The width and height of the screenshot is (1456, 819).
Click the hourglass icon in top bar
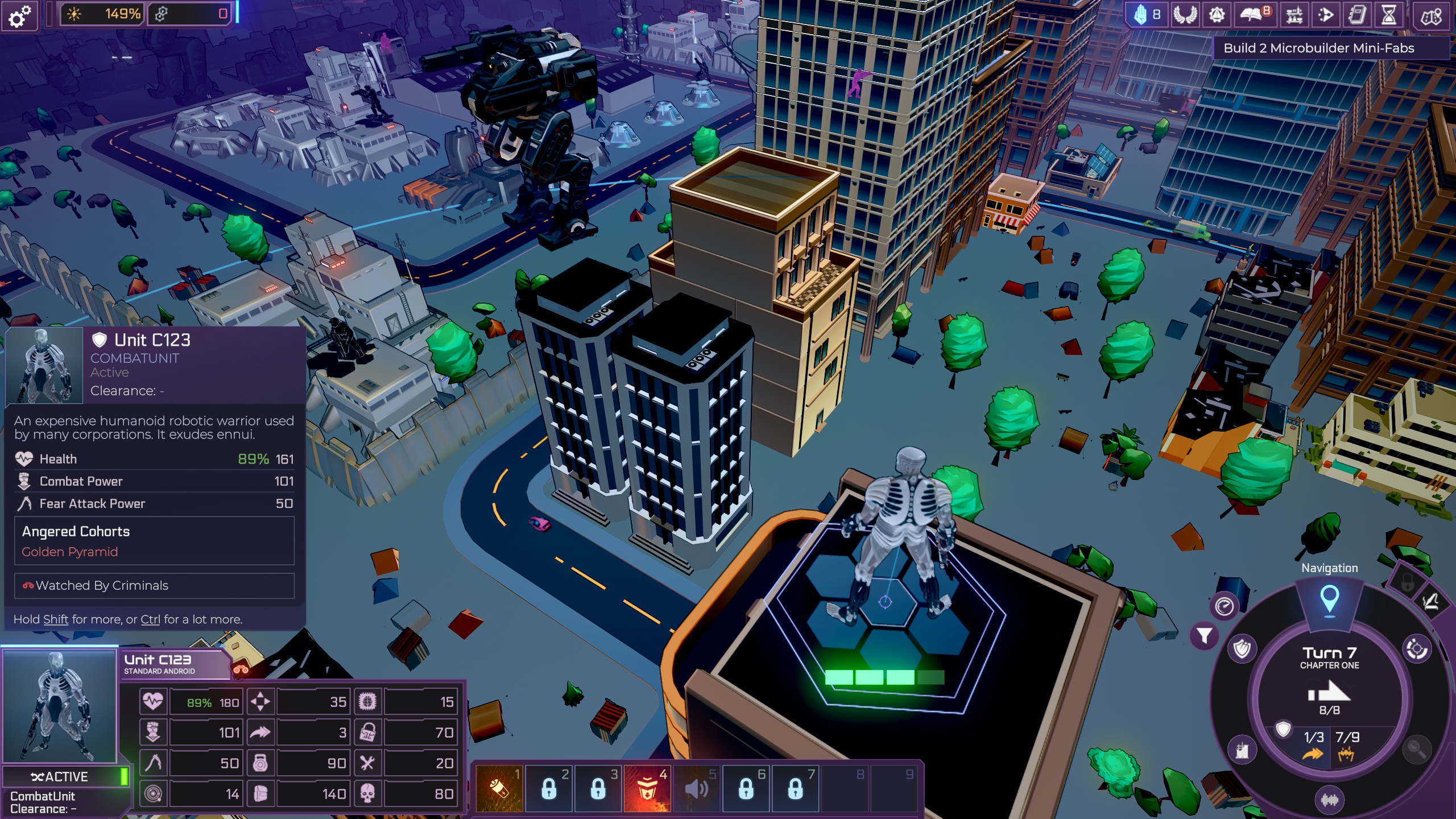coord(1388,15)
